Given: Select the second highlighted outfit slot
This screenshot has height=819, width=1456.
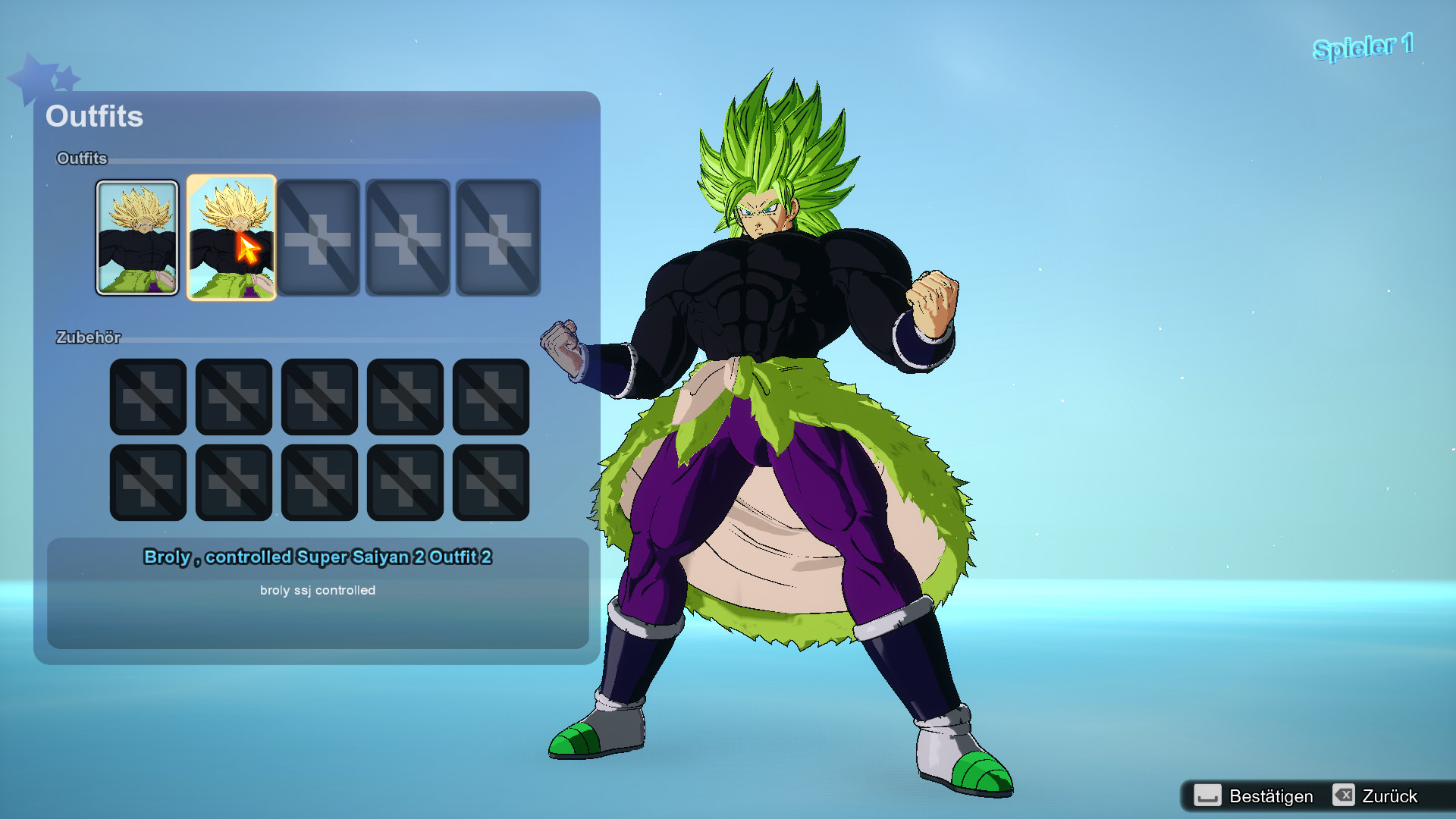Looking at the screenshot, I should (232, 237).
